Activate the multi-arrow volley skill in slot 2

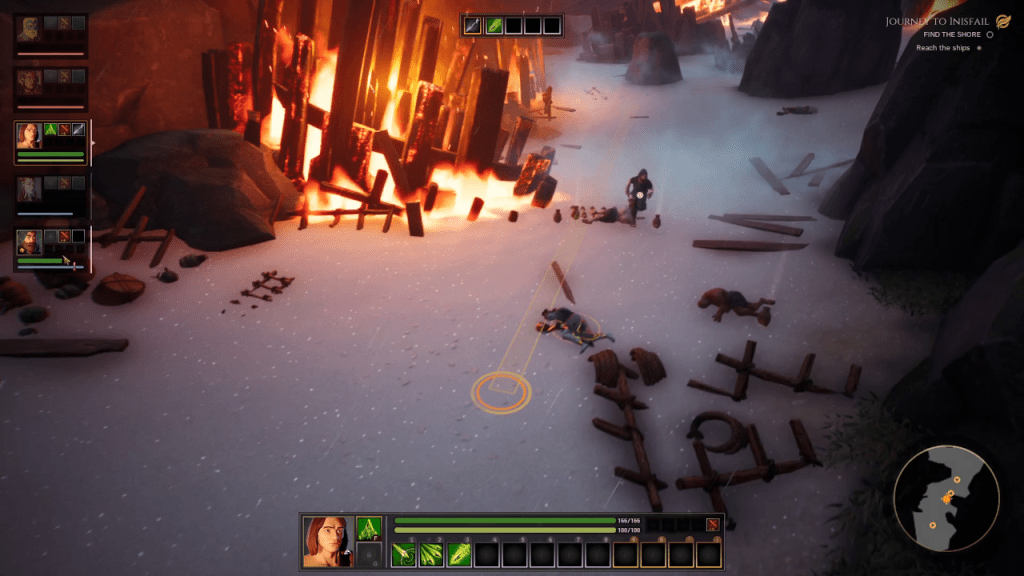tap(432, 553)
